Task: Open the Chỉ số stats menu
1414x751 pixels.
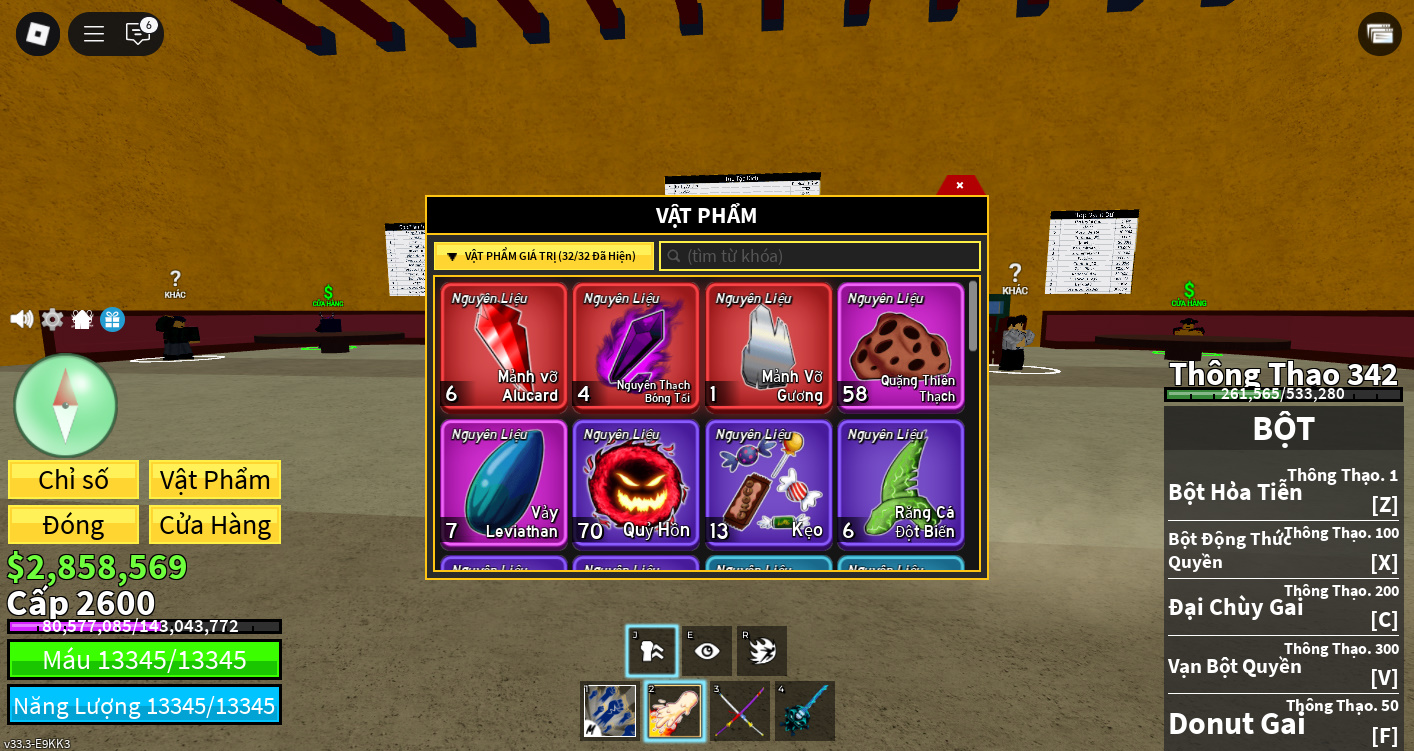Action: [73, 480]
